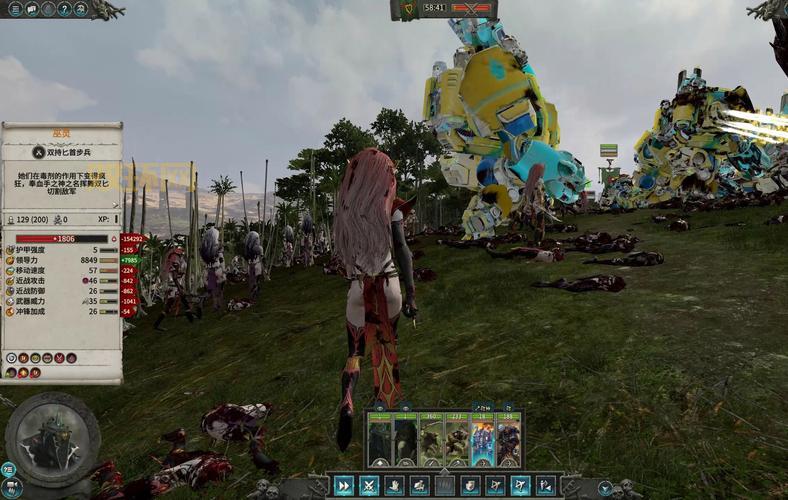
Task: Toggle the double-arrow run button
Action: point(343,486)
